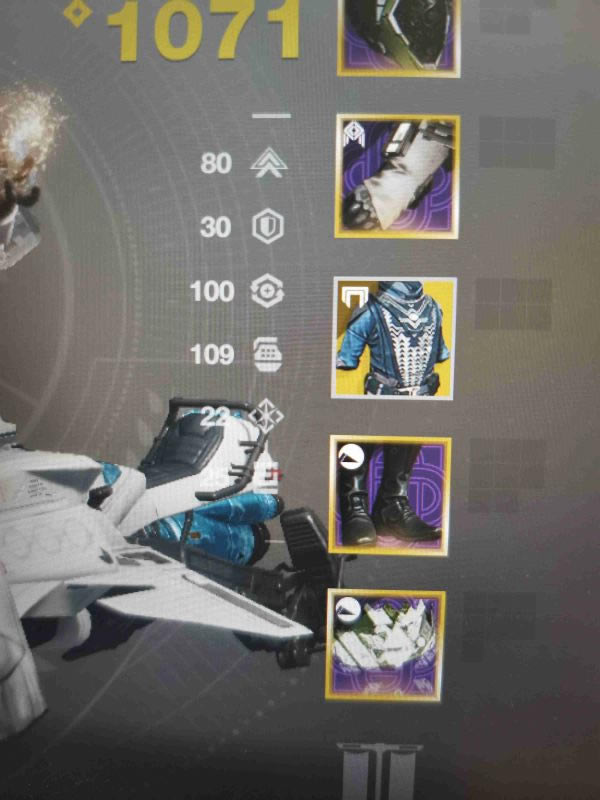This screenshot has height=800, width=600.
Task: Select the white class item slot
Action: (384, 643)
